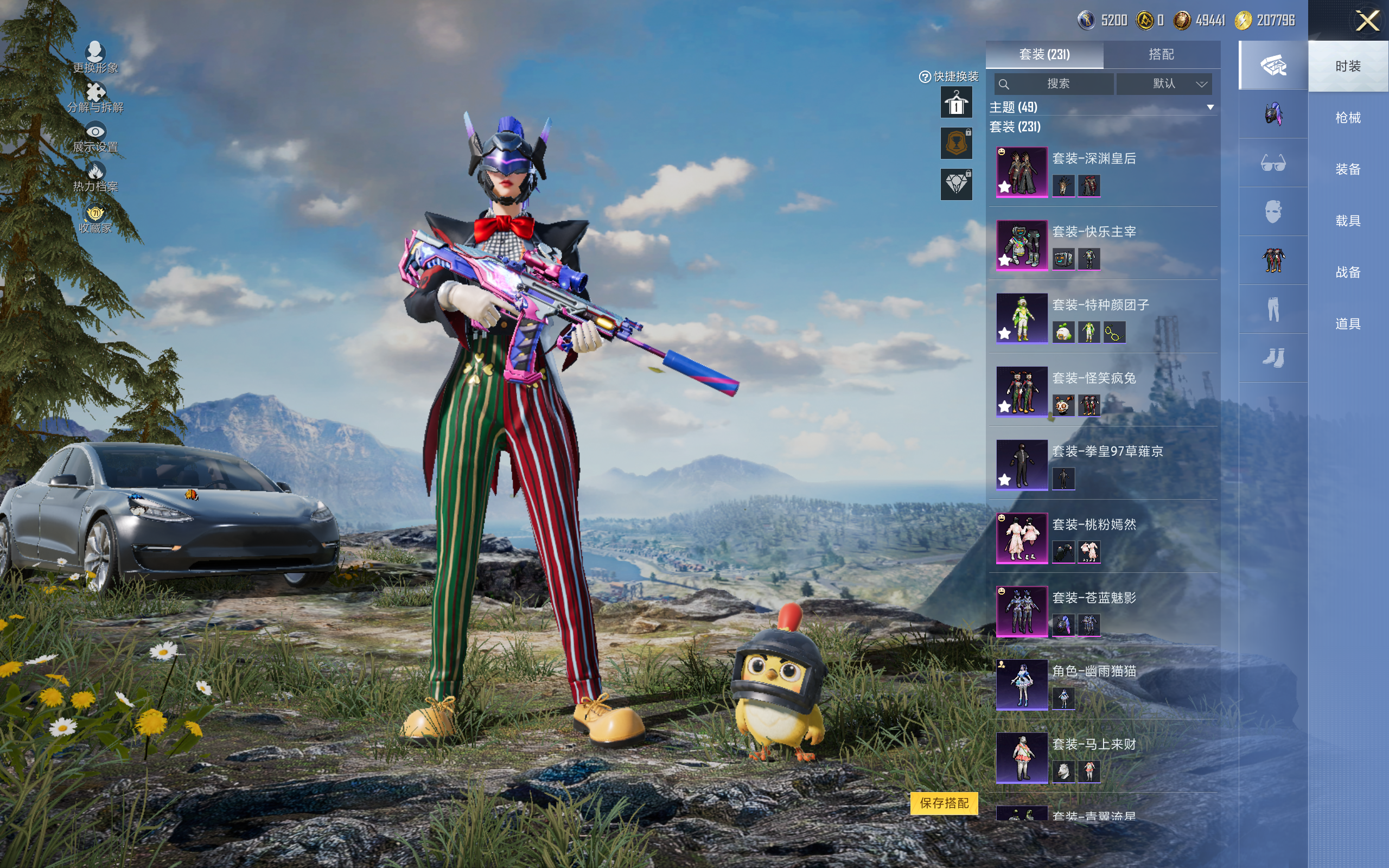1389x868 pixels.
Task: Pick the 套装-特种颜团子 outfit
Action: (x=1022, y=318)
